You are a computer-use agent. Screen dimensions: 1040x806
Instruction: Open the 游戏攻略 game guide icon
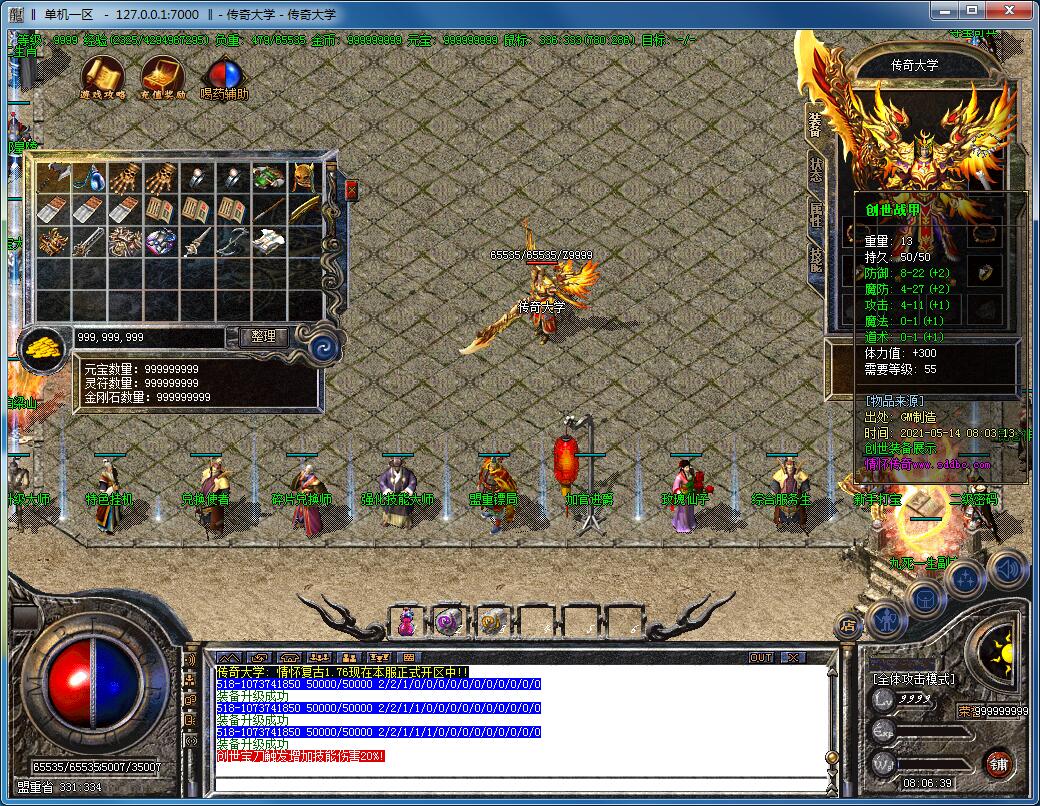pos(102,74)
